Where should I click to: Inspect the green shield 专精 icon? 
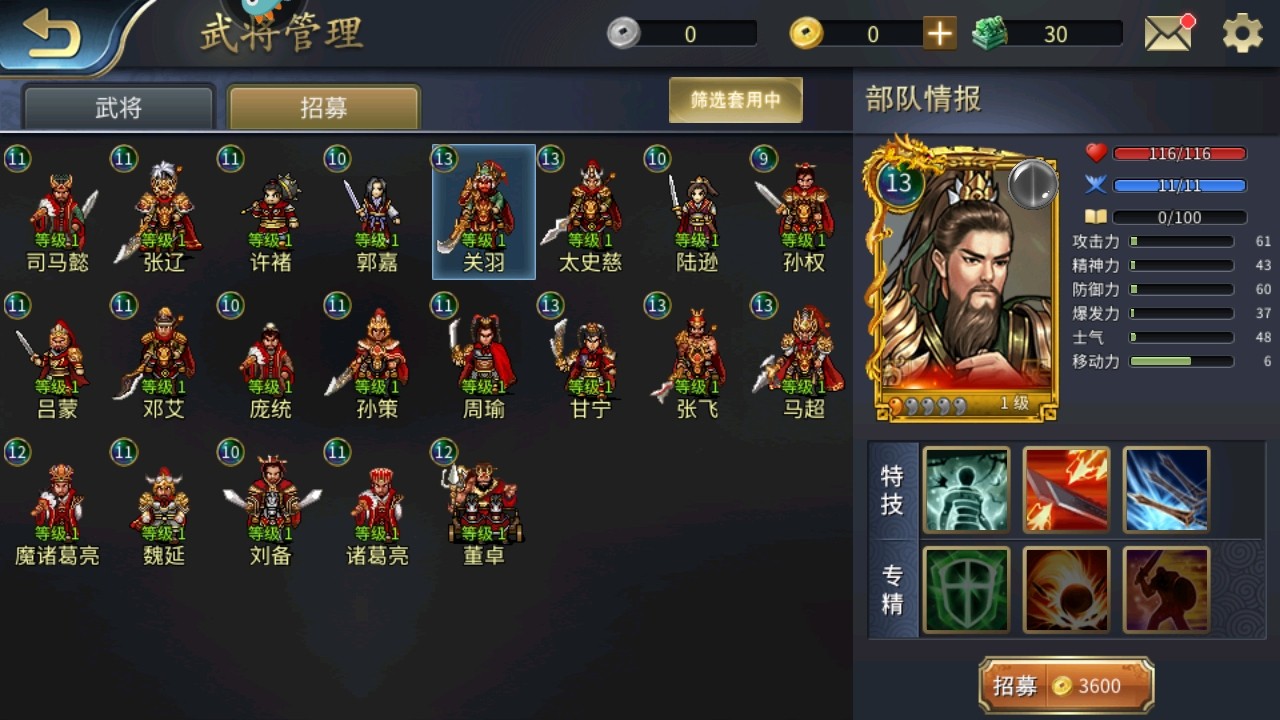[x=966, y=590]
